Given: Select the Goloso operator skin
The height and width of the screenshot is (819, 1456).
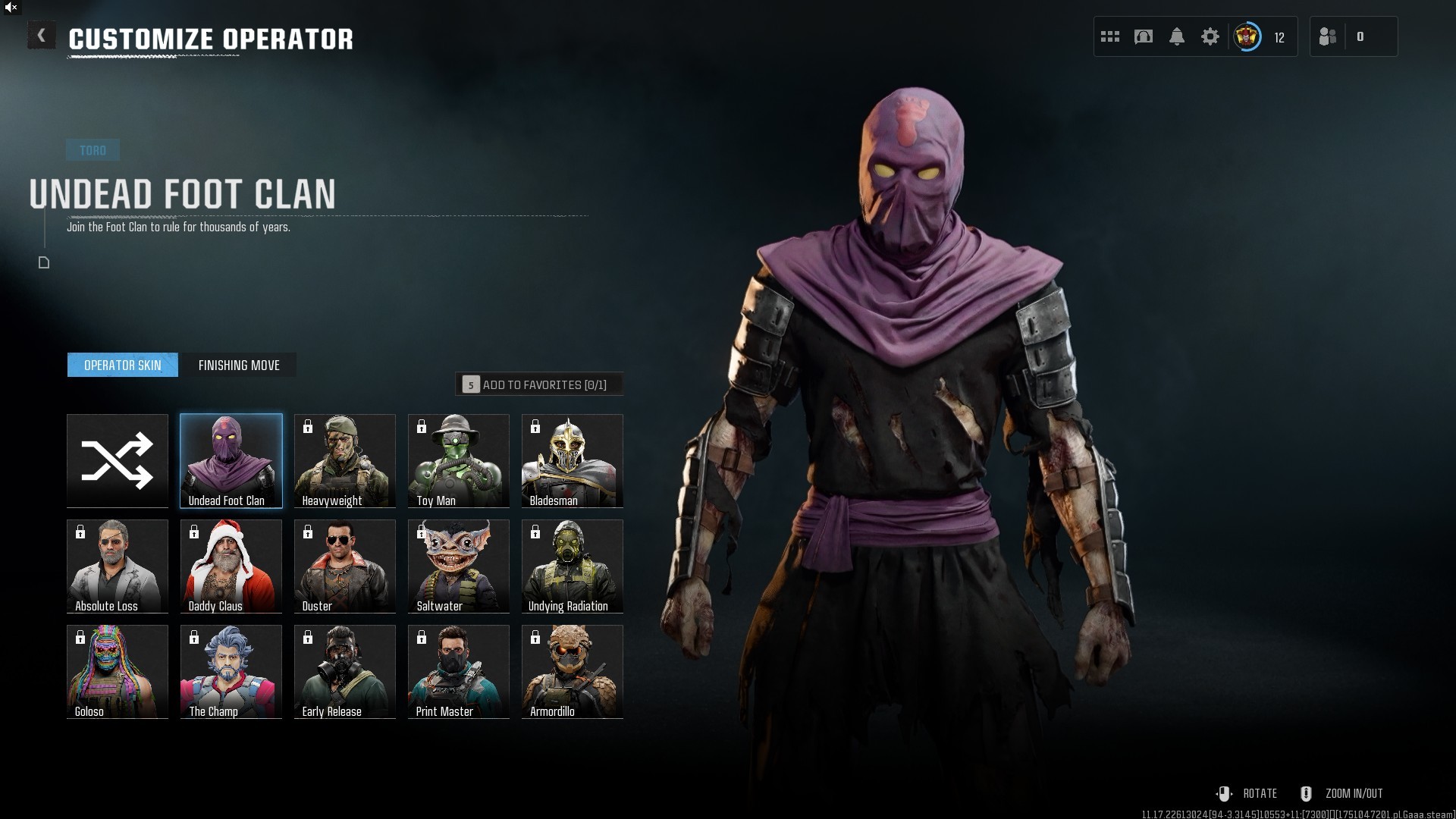Looking at the screenshot, I should click(118, 671).
